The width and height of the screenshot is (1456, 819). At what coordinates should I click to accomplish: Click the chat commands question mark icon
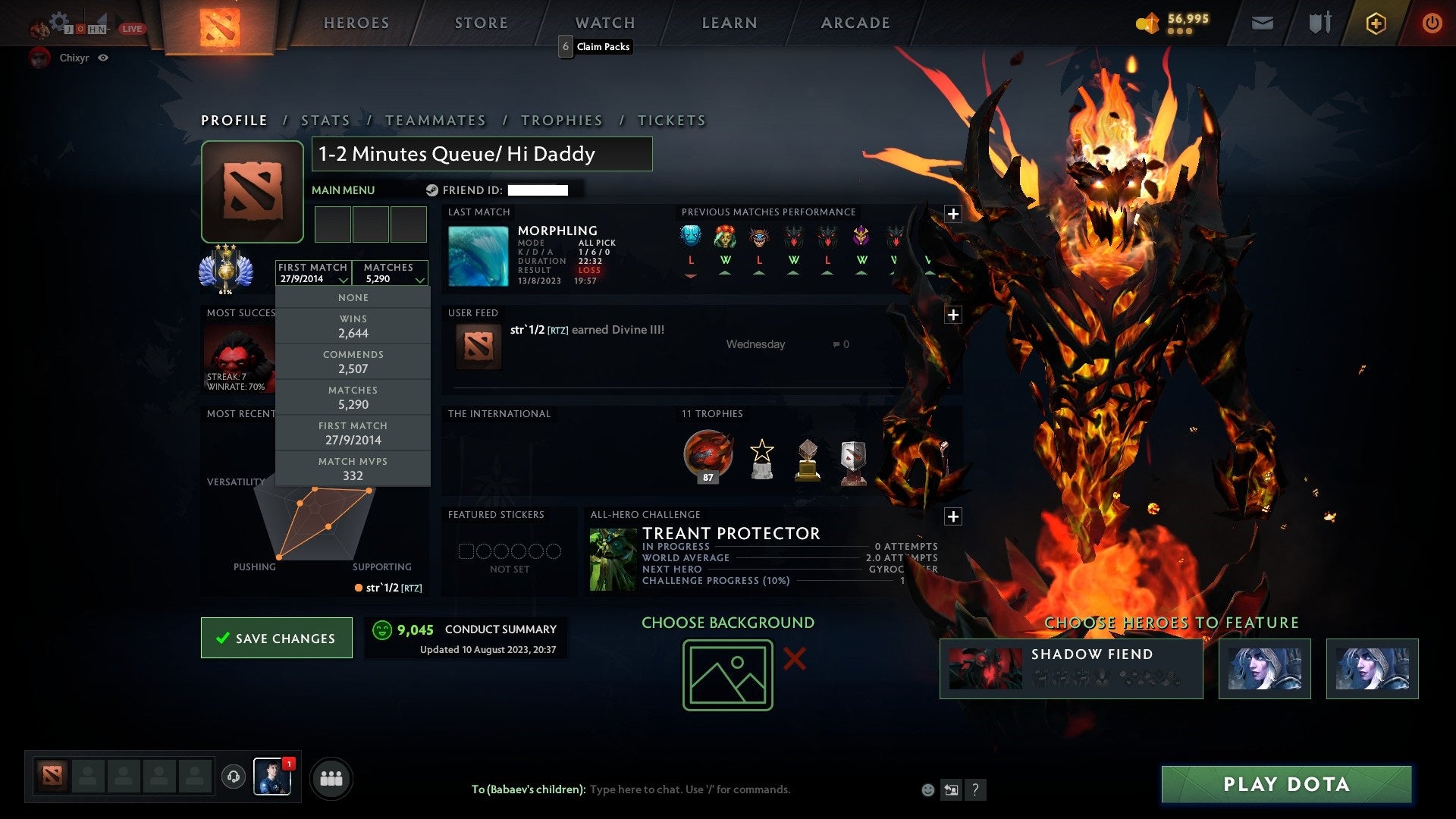pos(976,789)
